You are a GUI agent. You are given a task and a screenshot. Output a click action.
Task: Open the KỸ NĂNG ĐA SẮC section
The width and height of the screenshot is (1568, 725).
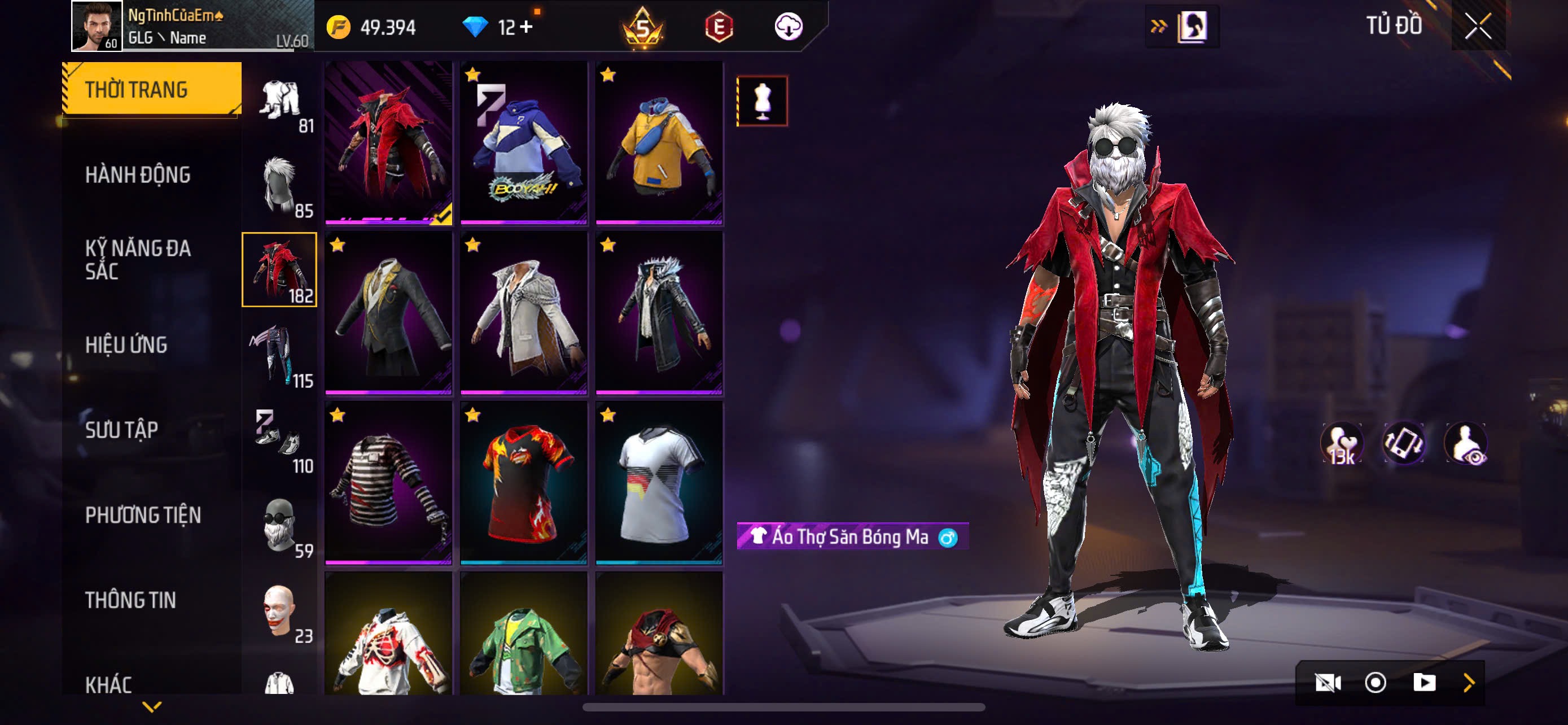pos(138,259)
